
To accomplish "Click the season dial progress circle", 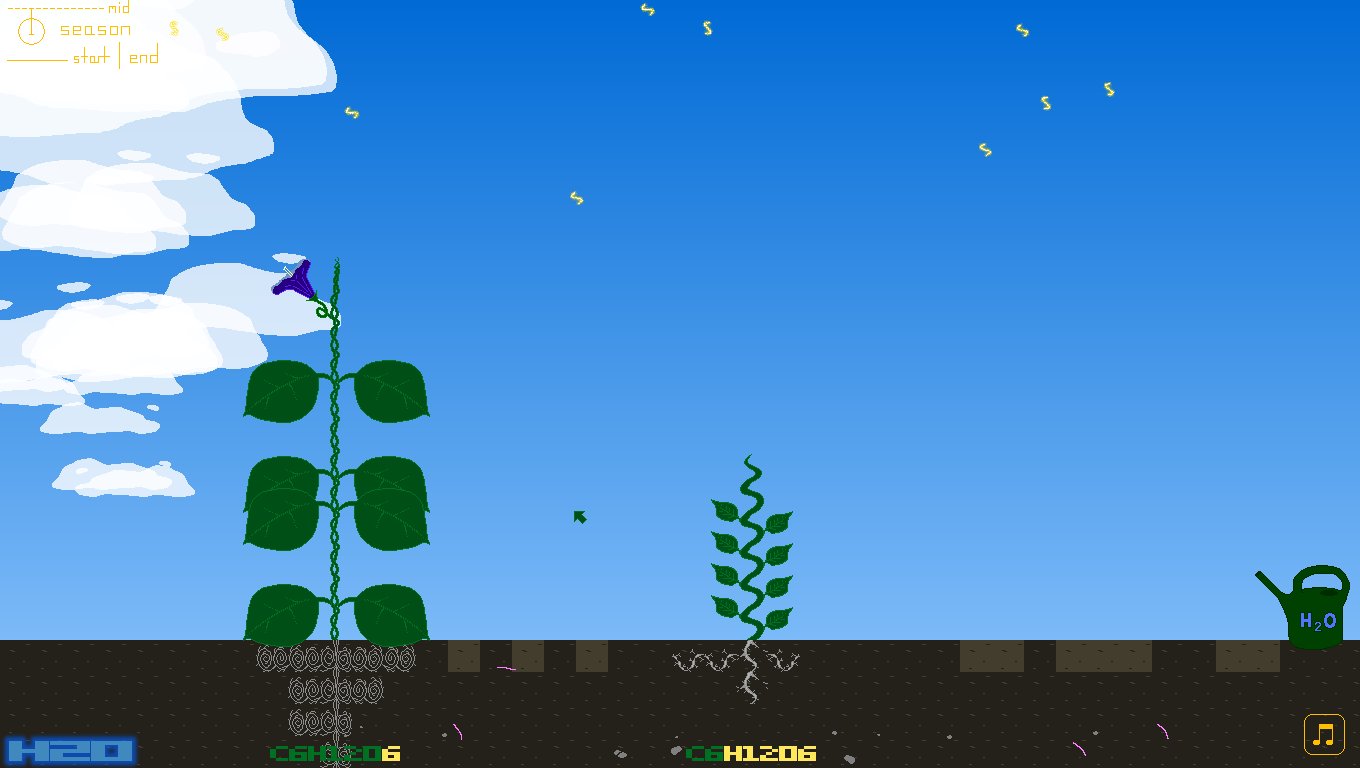I will 31,30.
